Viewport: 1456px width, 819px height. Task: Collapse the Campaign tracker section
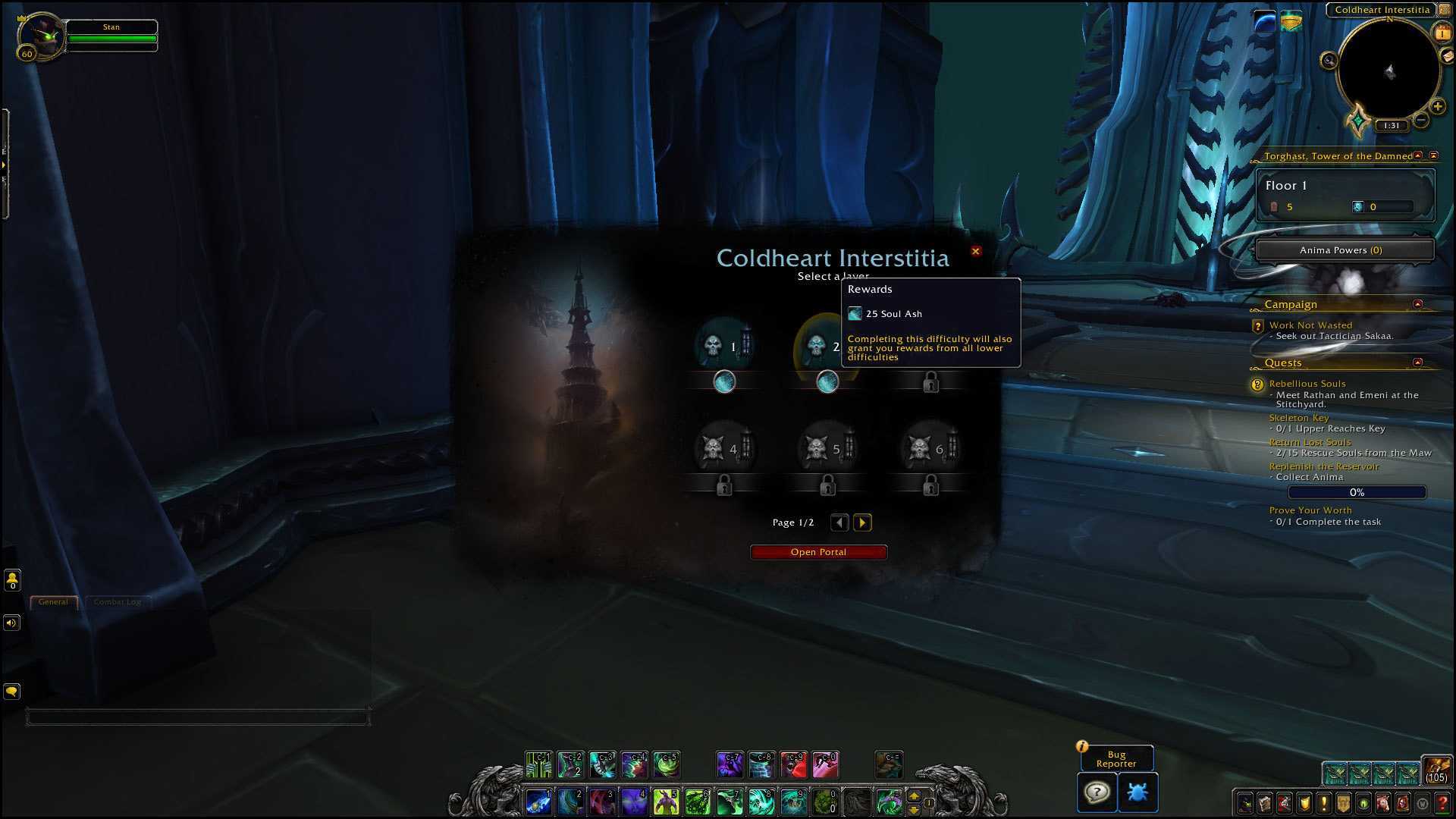1417,304
